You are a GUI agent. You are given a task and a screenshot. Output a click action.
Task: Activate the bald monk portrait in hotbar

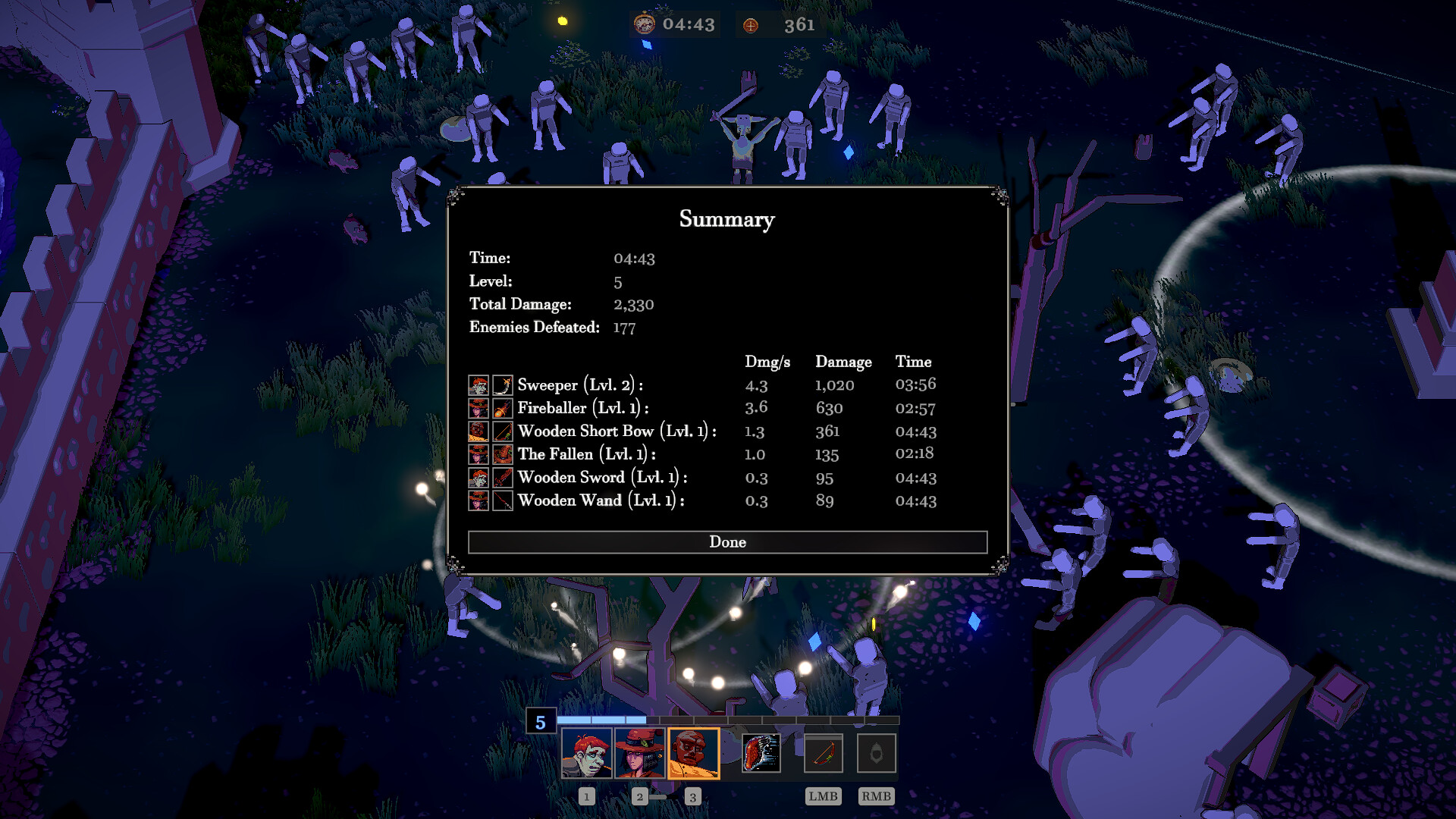click(x=693, y=752)
